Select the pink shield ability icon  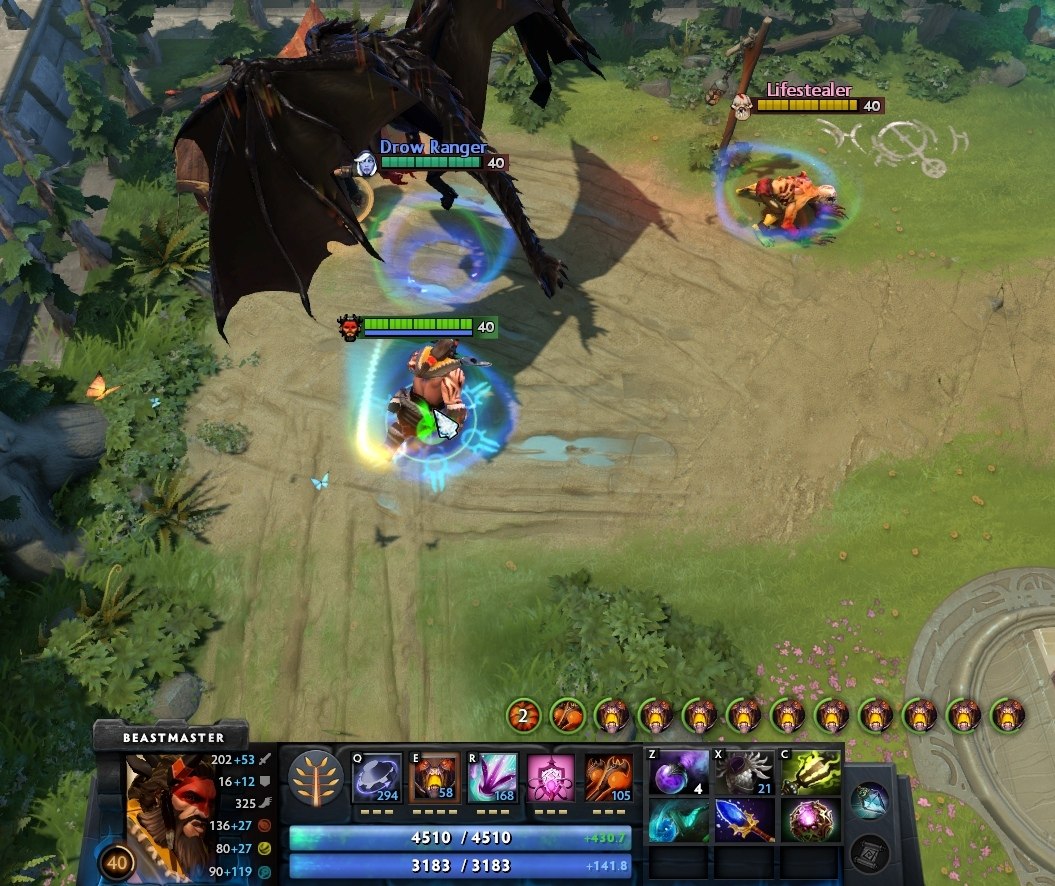tap(551, 778)
